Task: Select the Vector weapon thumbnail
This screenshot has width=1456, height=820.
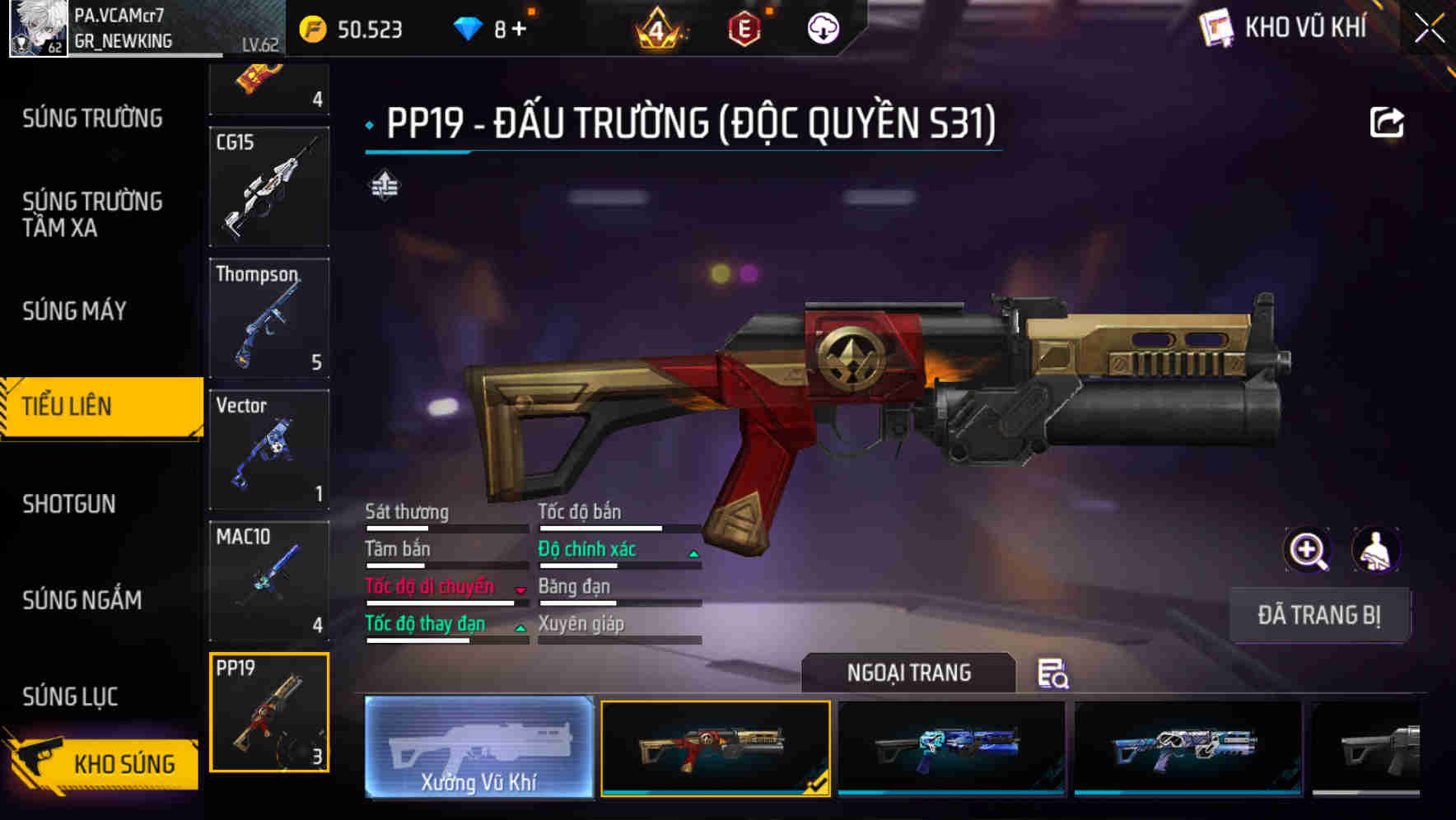Action: point(269,449)
